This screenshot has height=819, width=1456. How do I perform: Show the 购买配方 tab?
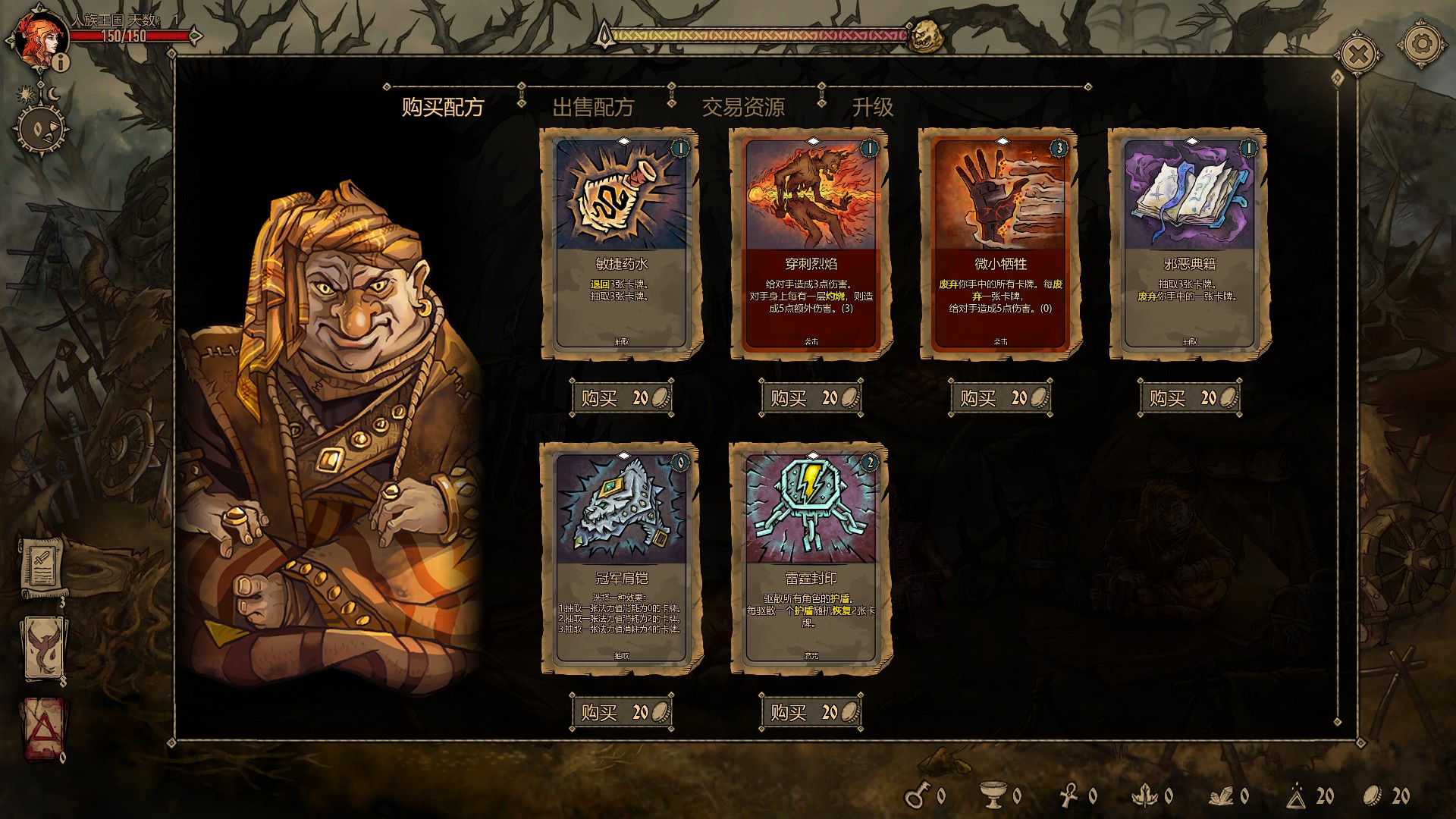pyautogui.click(x=443, y=108)
